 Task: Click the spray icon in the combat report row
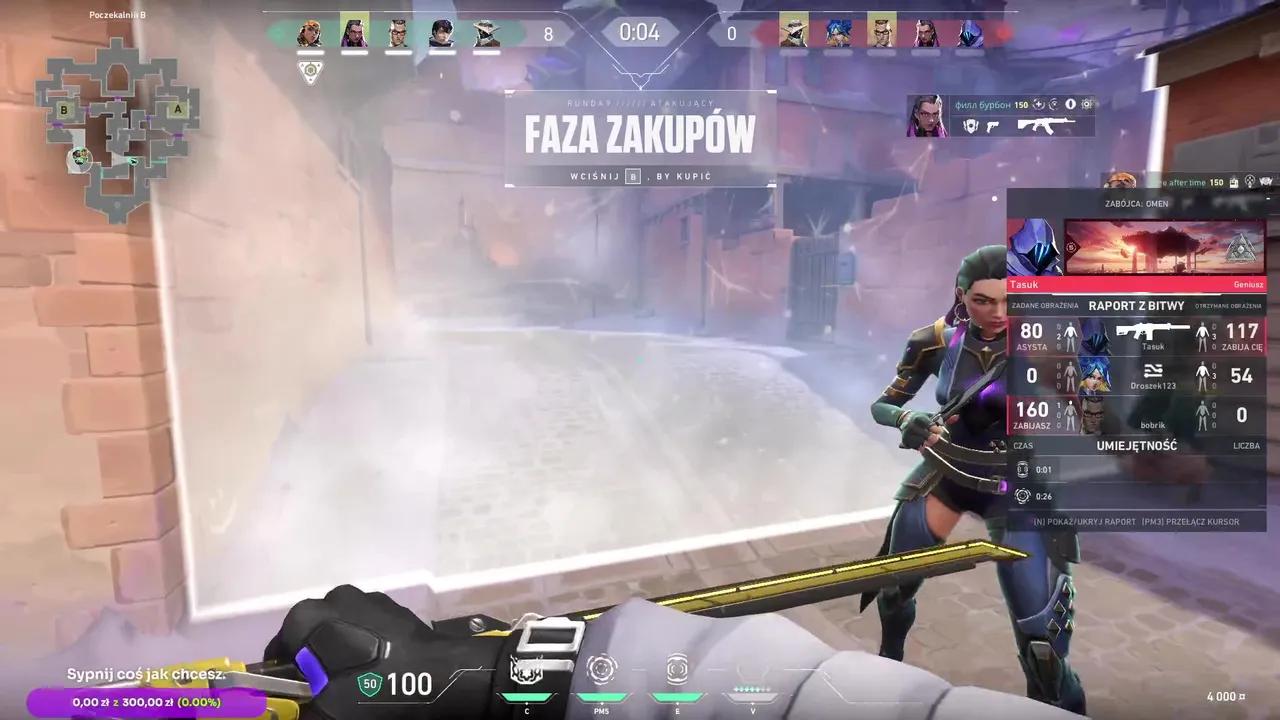point(1154,370)
